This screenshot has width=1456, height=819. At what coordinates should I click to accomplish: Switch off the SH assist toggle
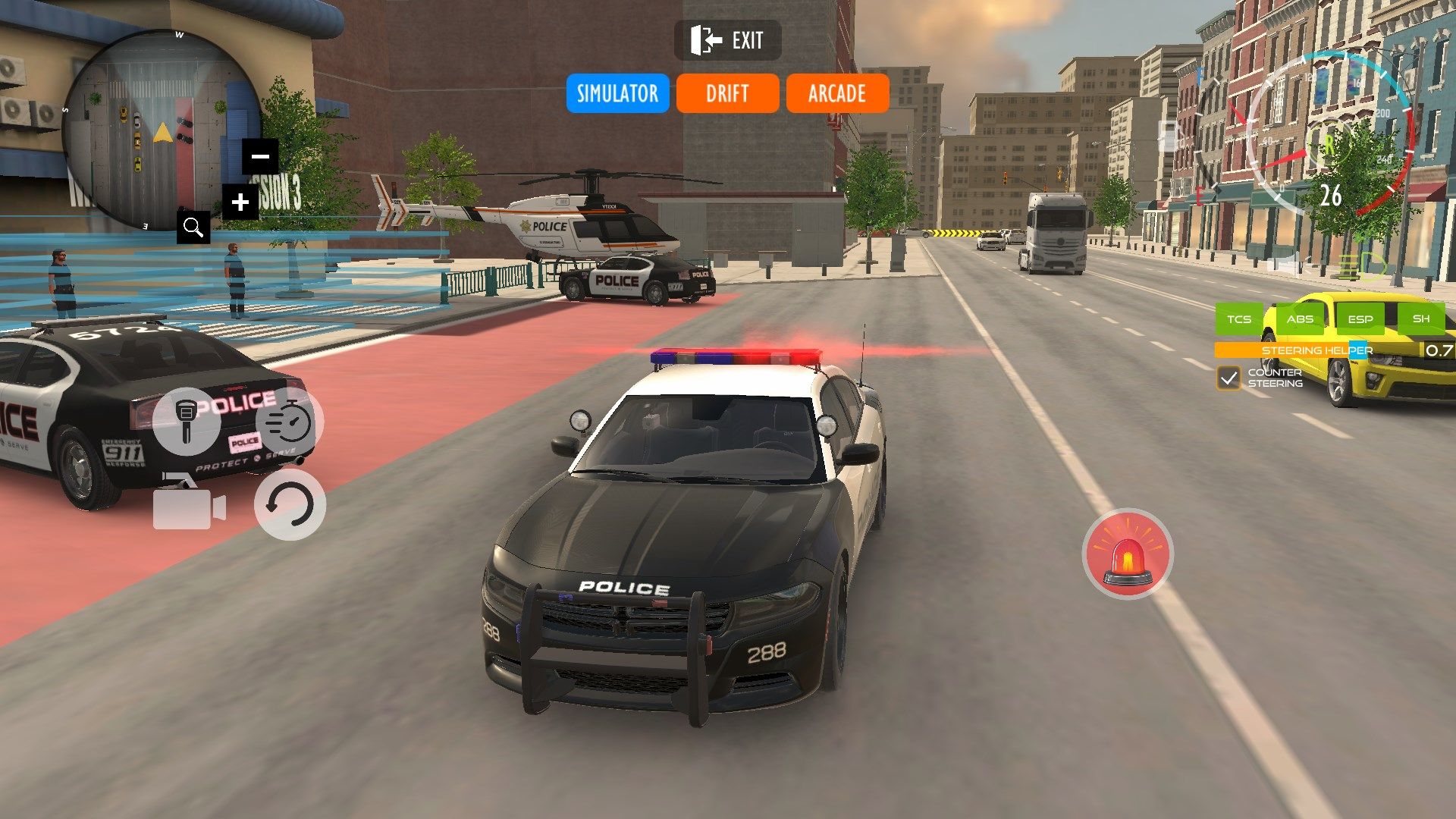1423,319
